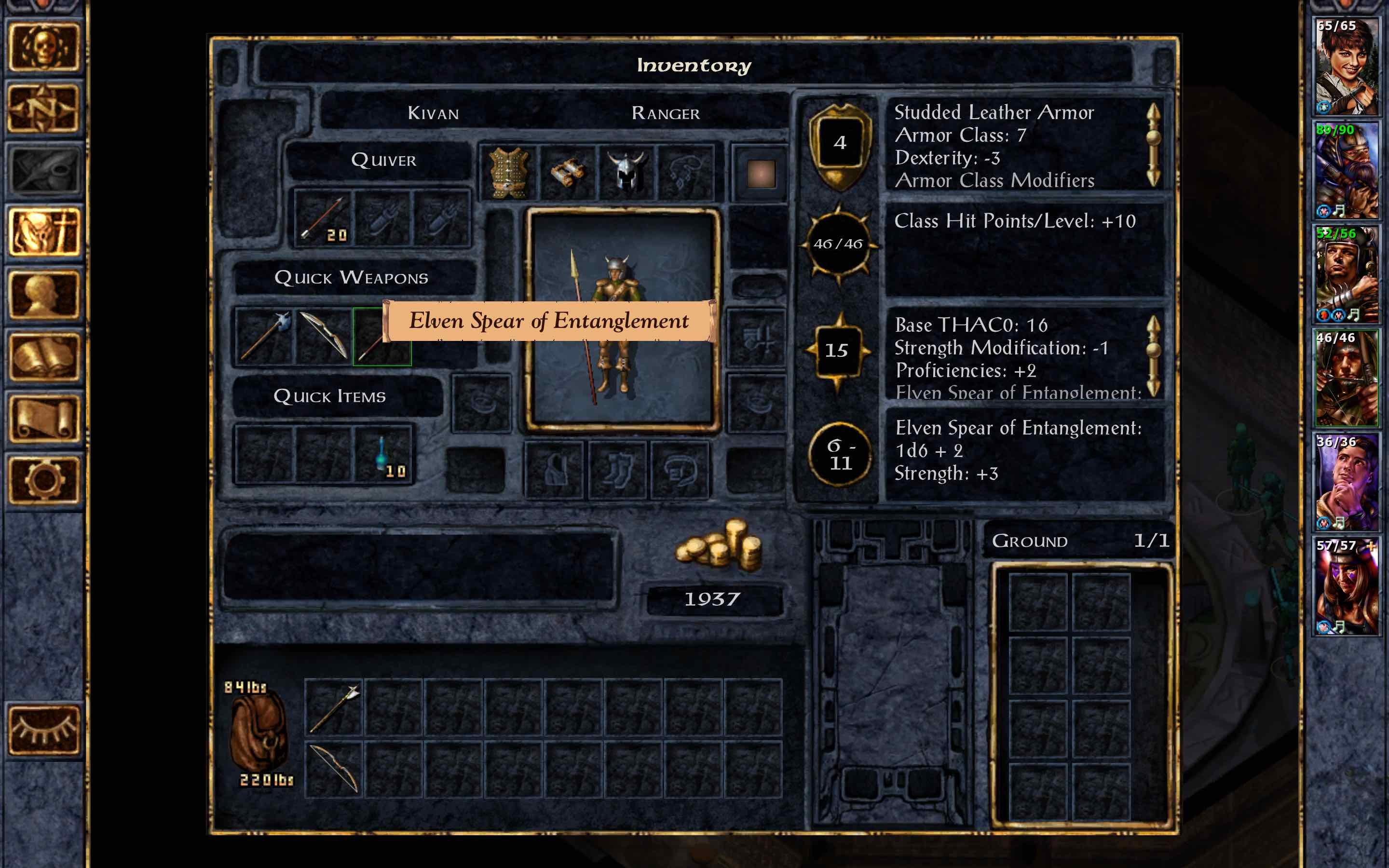1389x868 pixels.
Task: Open the area map via the compass icon
Action: (46, 106)
